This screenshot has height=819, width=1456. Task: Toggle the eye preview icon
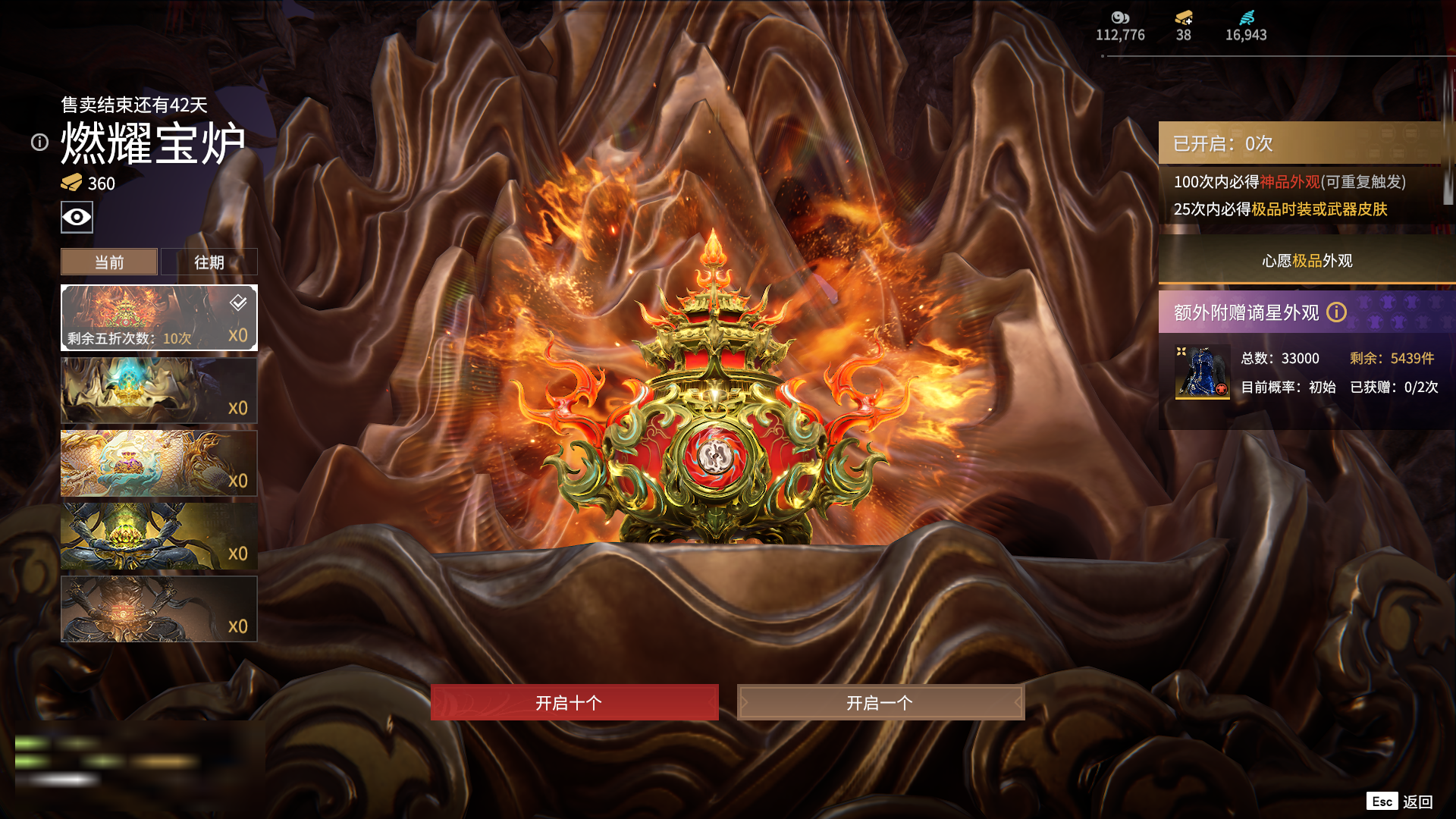(77, 217)
